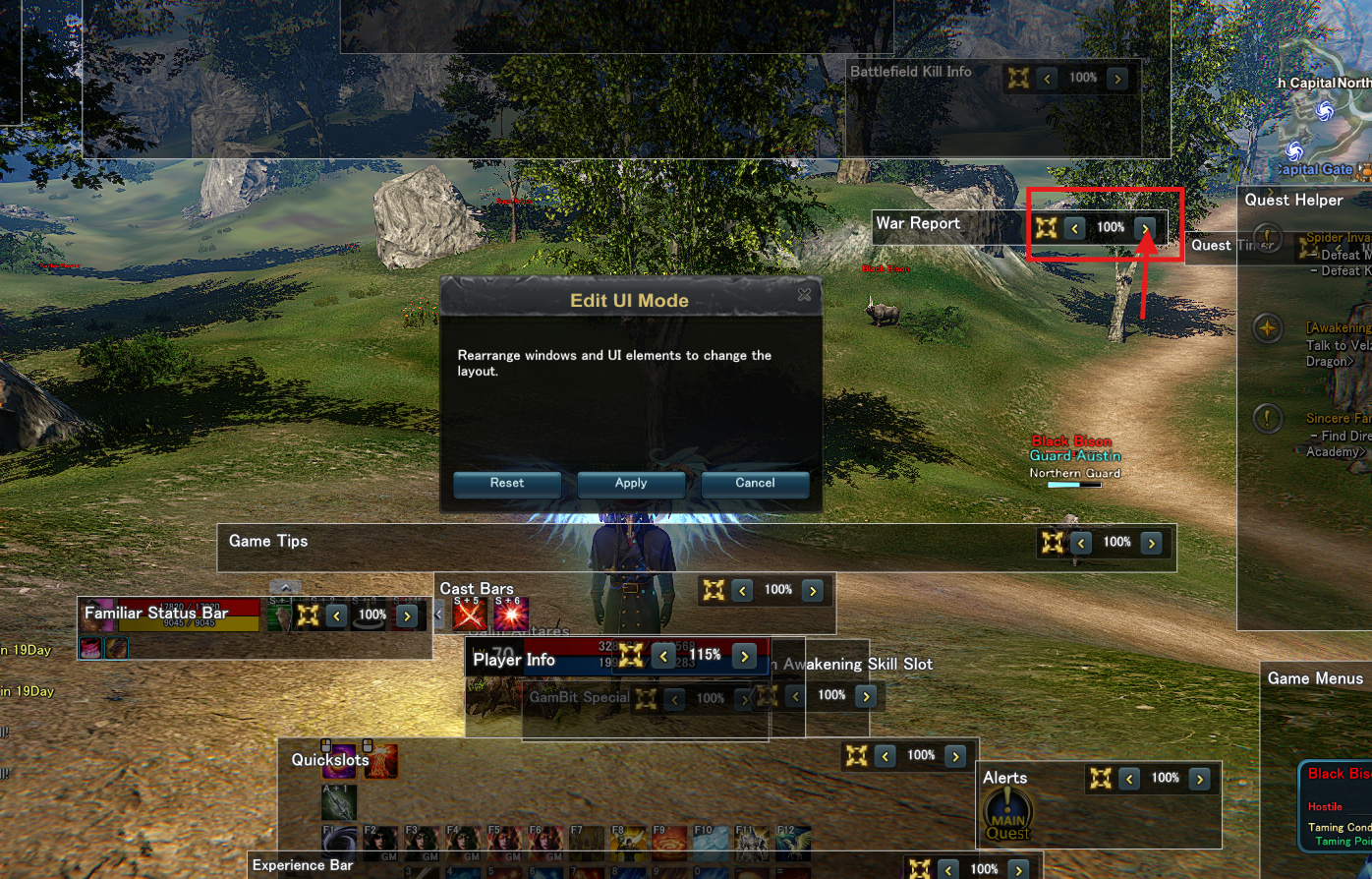1372x879 pixels.
Task: Decrease the Player Info scale
Action: click(x=664, y=656)
